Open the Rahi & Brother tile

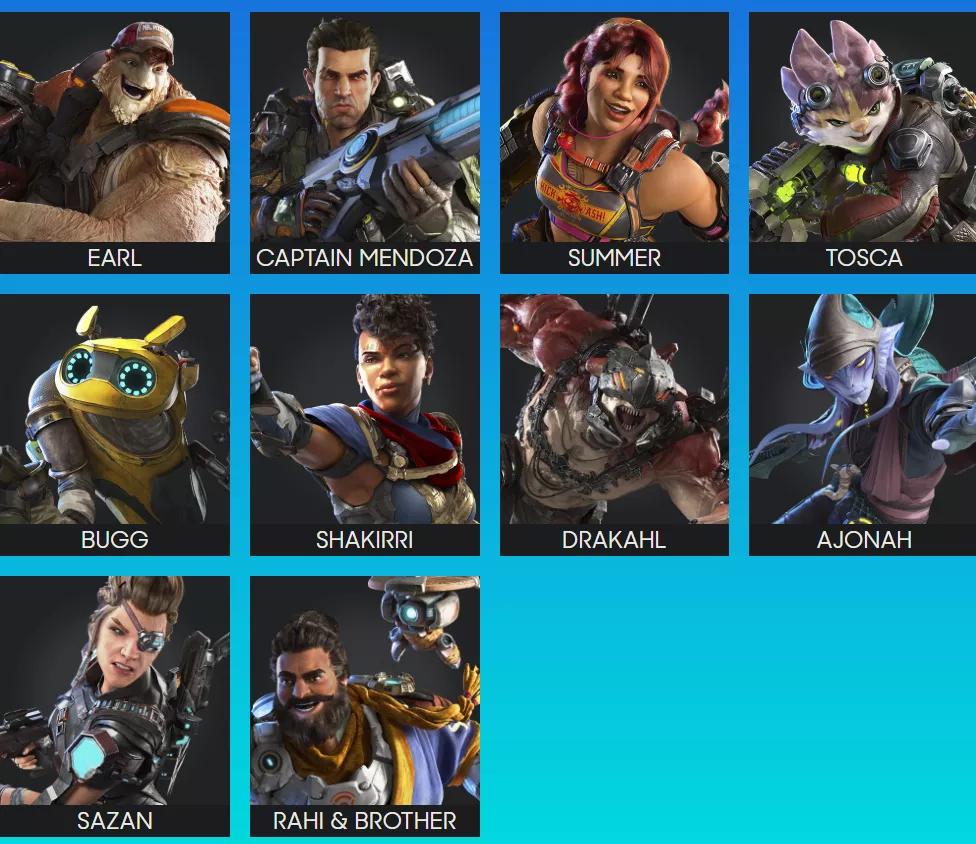(x=364, y=705)
